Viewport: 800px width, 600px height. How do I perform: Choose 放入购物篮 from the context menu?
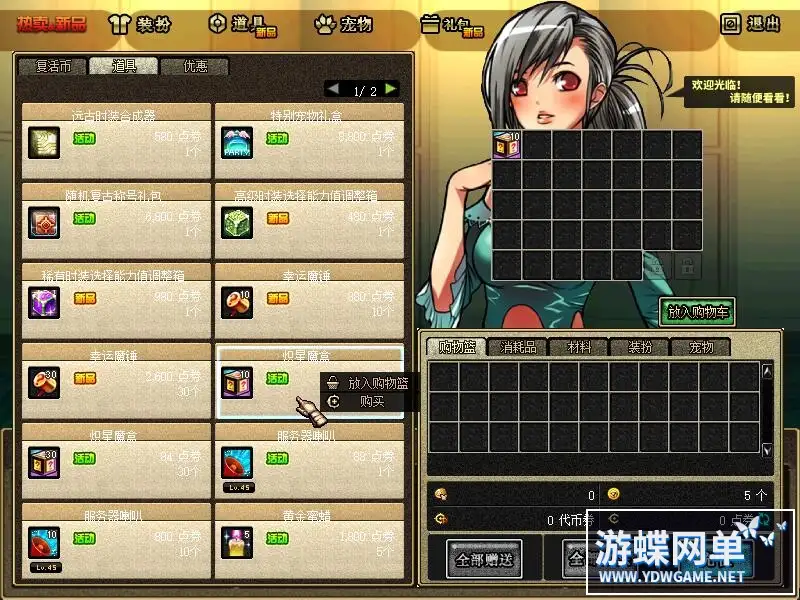click(x=377, y=383)
